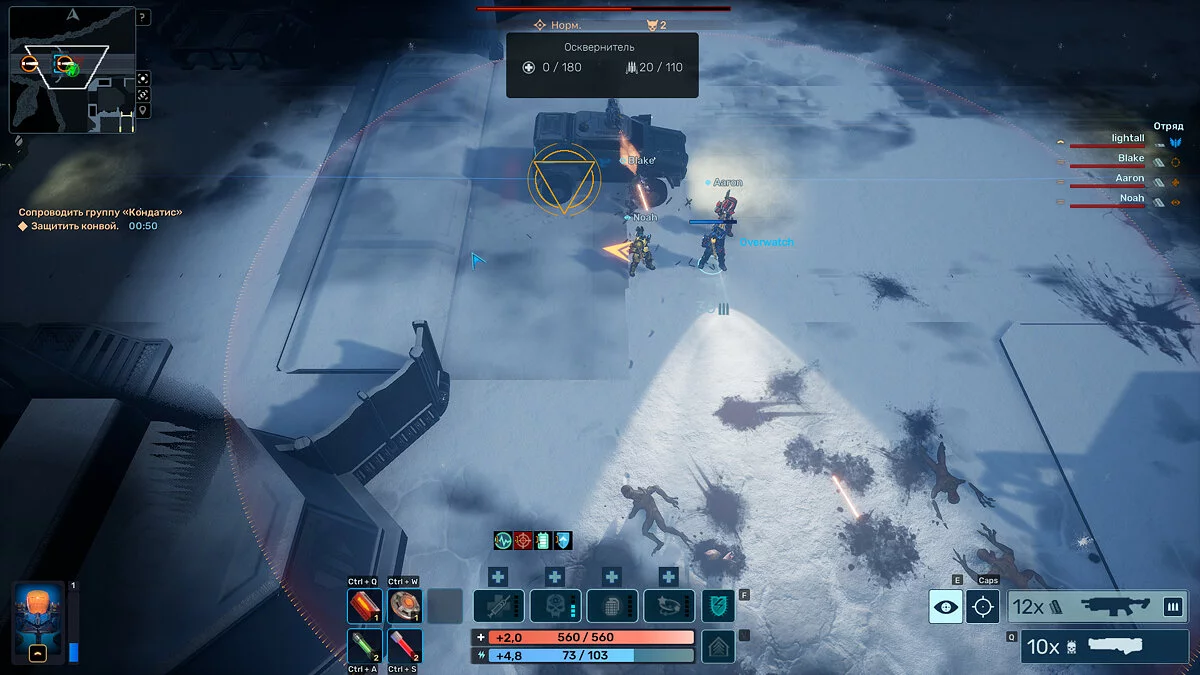Activate the skull ability slot
Viewport: 1200px width, 675px height.
[555, 606]
